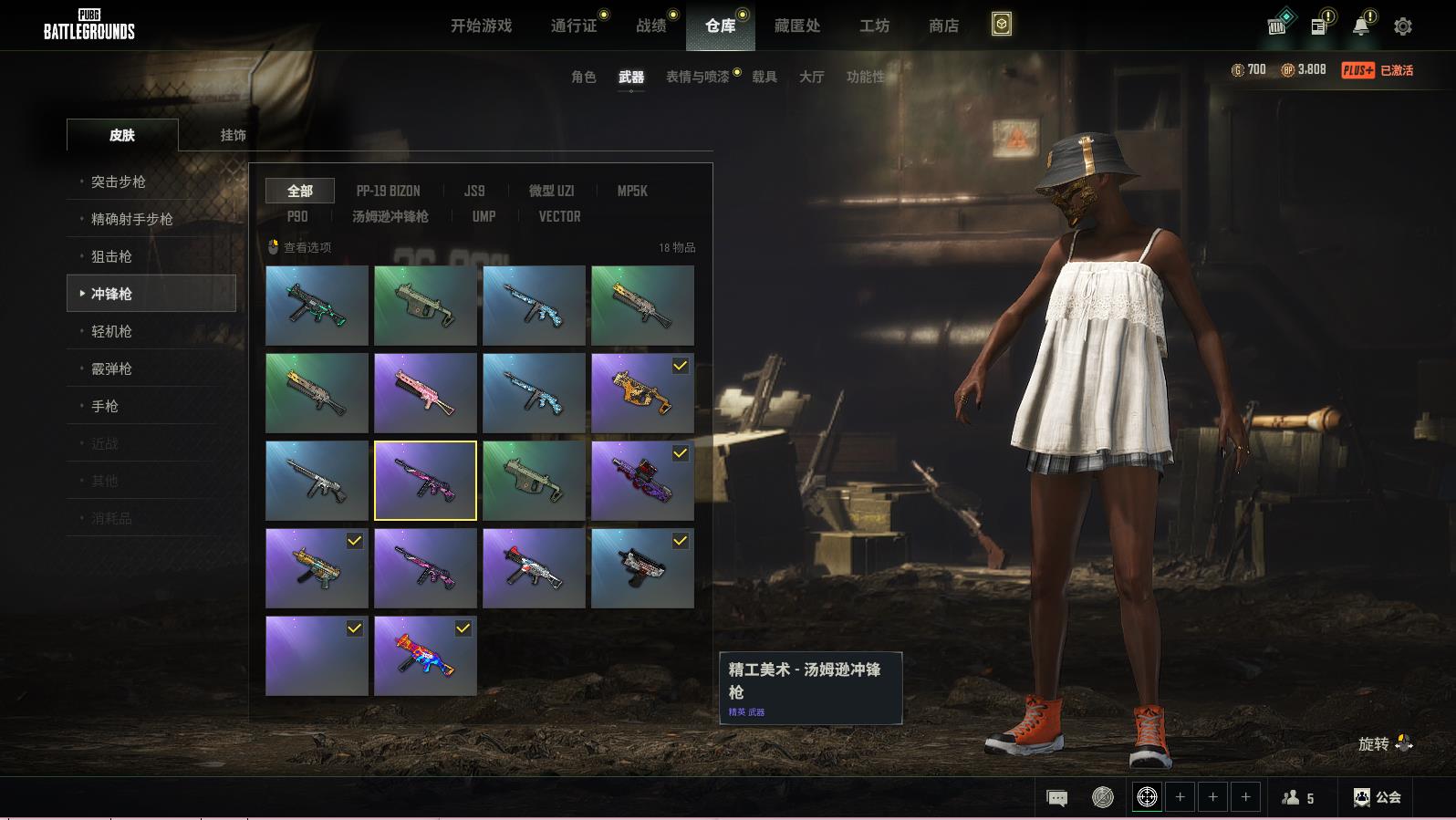Choose 突击步枪 weapon category
1456x820 pixels.
[x=119, y=182]
